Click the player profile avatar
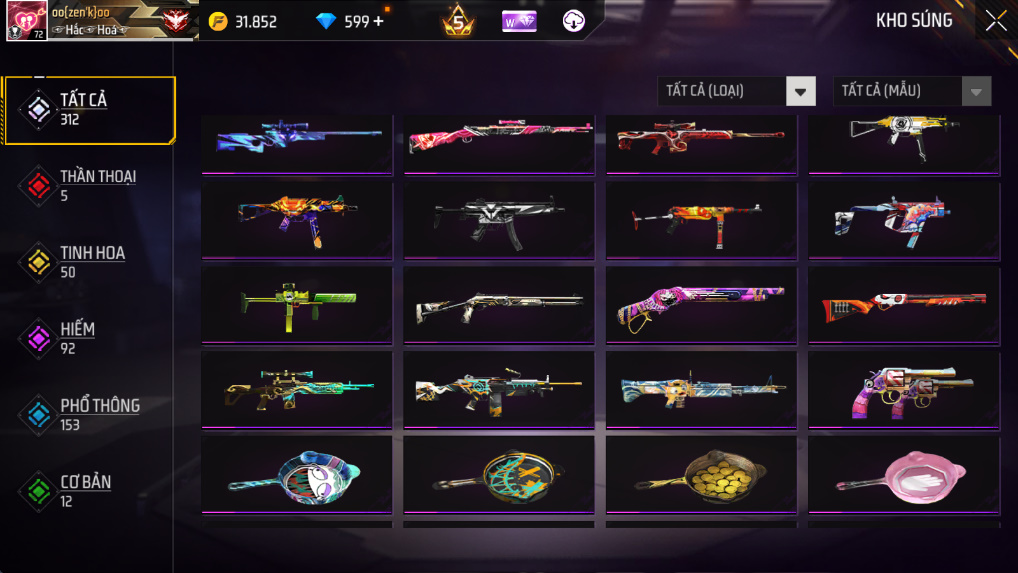Image resolution: width=1018 pixels, height=573 pixels. [26, 21]
